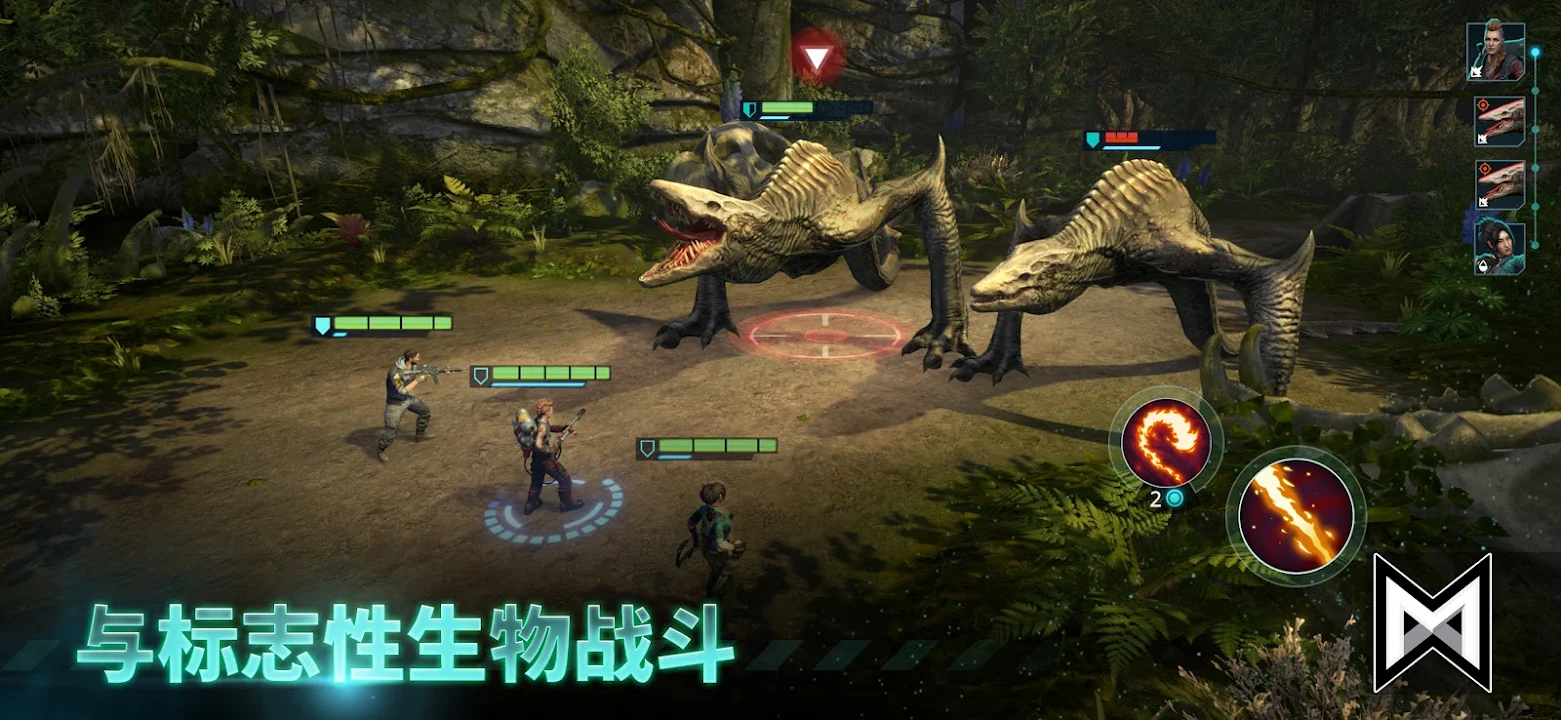Use the flaming streak attack ability
Image resolution: width=1561 pixels, height=720 pixels.
tap(1296, 516)
